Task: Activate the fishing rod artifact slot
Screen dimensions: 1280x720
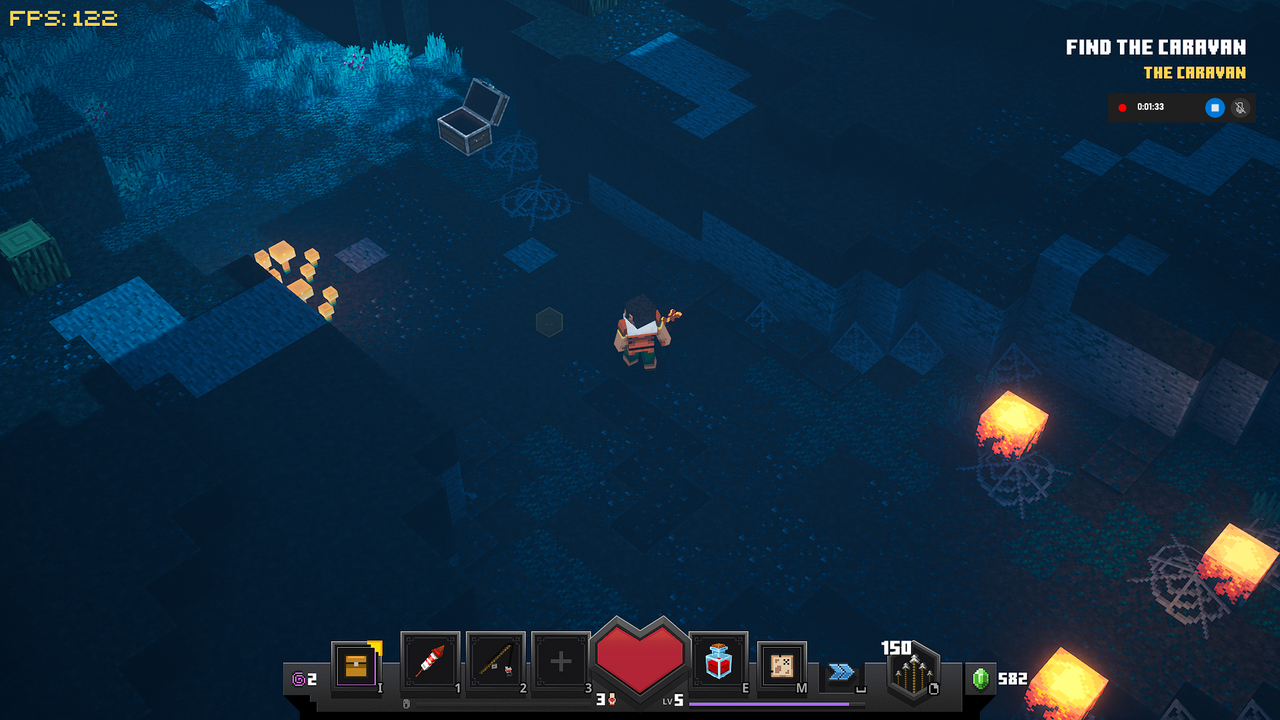Action: tap(496, 661)
